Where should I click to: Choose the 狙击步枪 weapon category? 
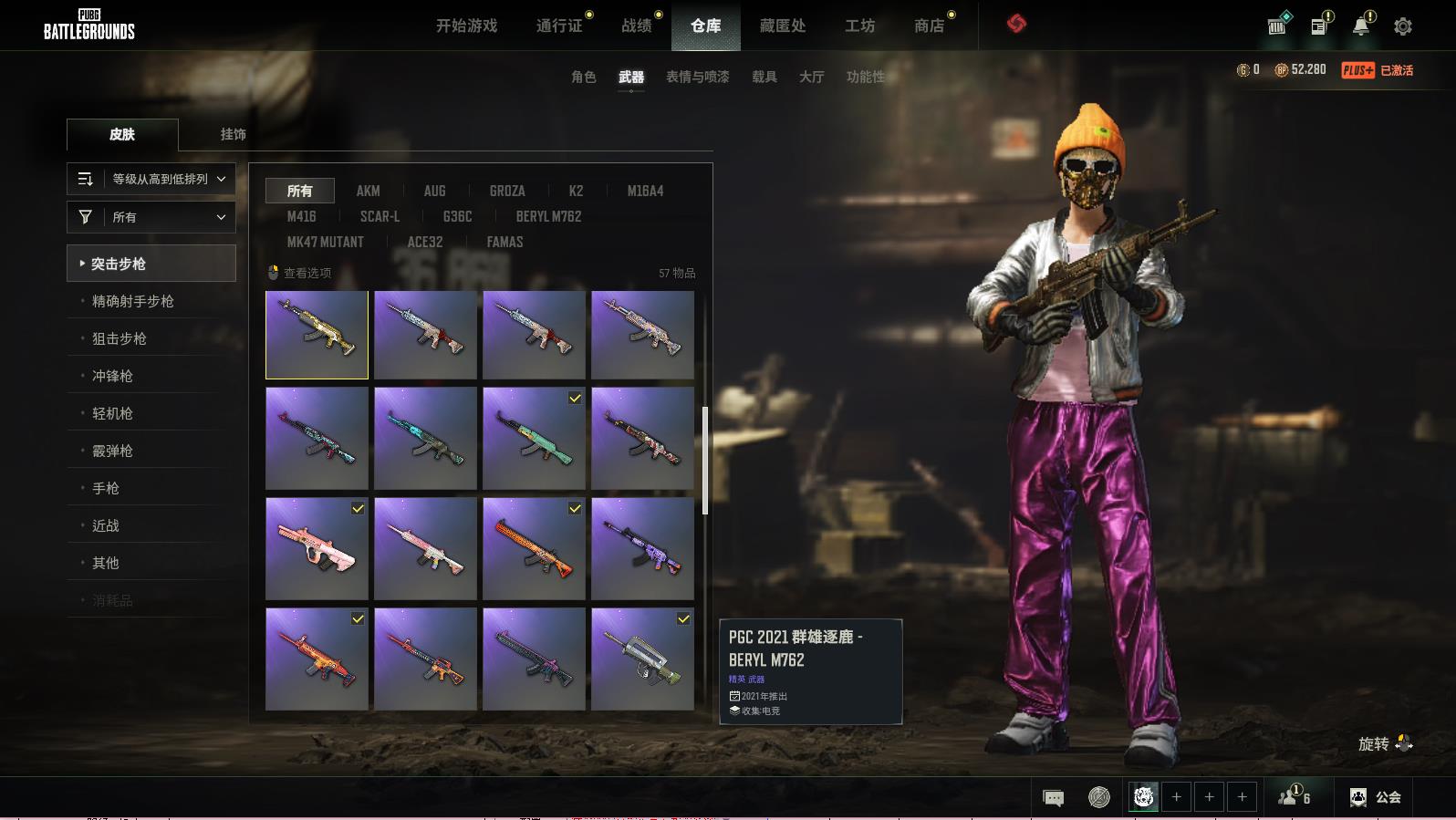point(120,338)
